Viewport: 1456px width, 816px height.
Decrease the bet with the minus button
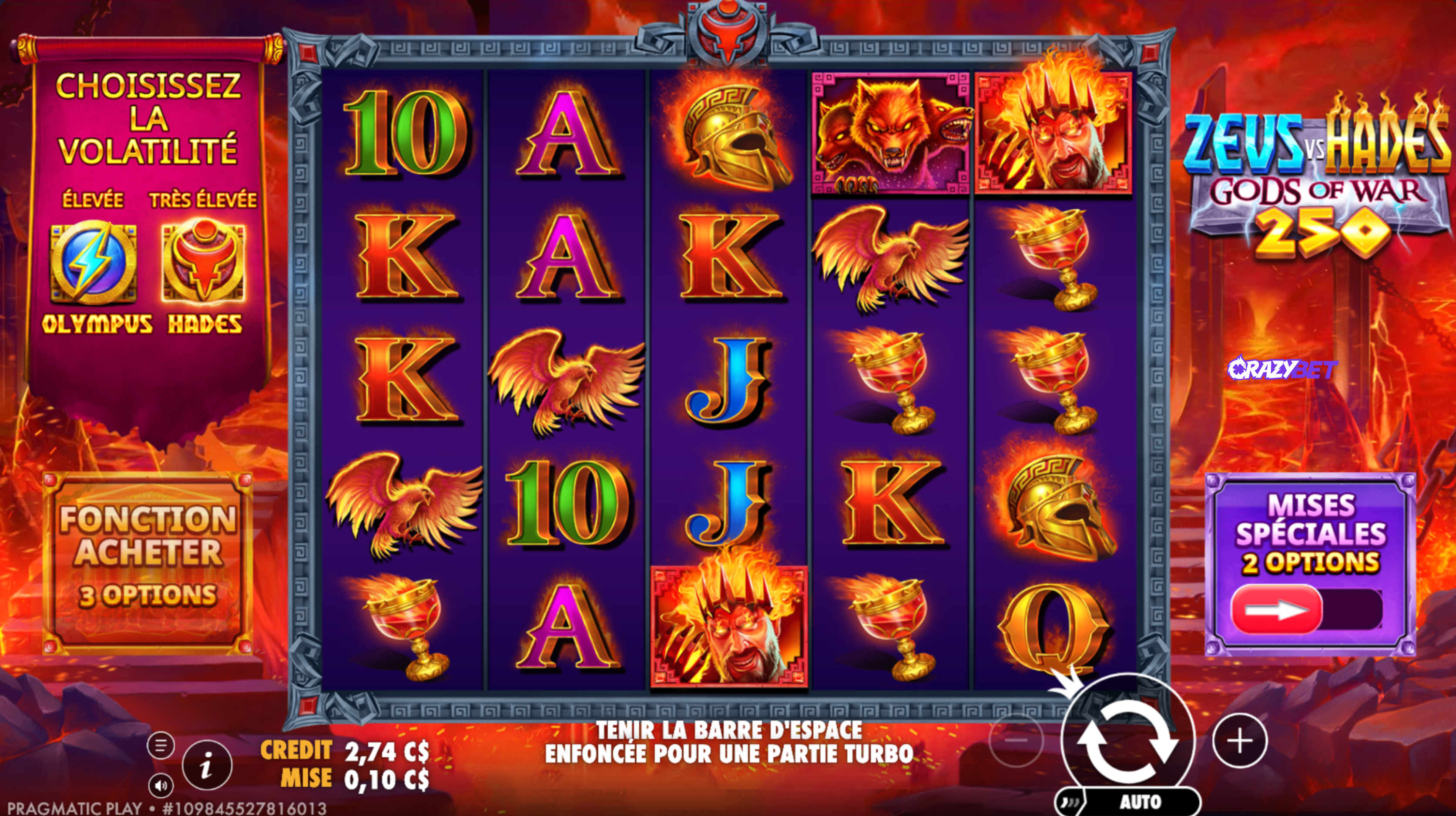[1016, 741]
